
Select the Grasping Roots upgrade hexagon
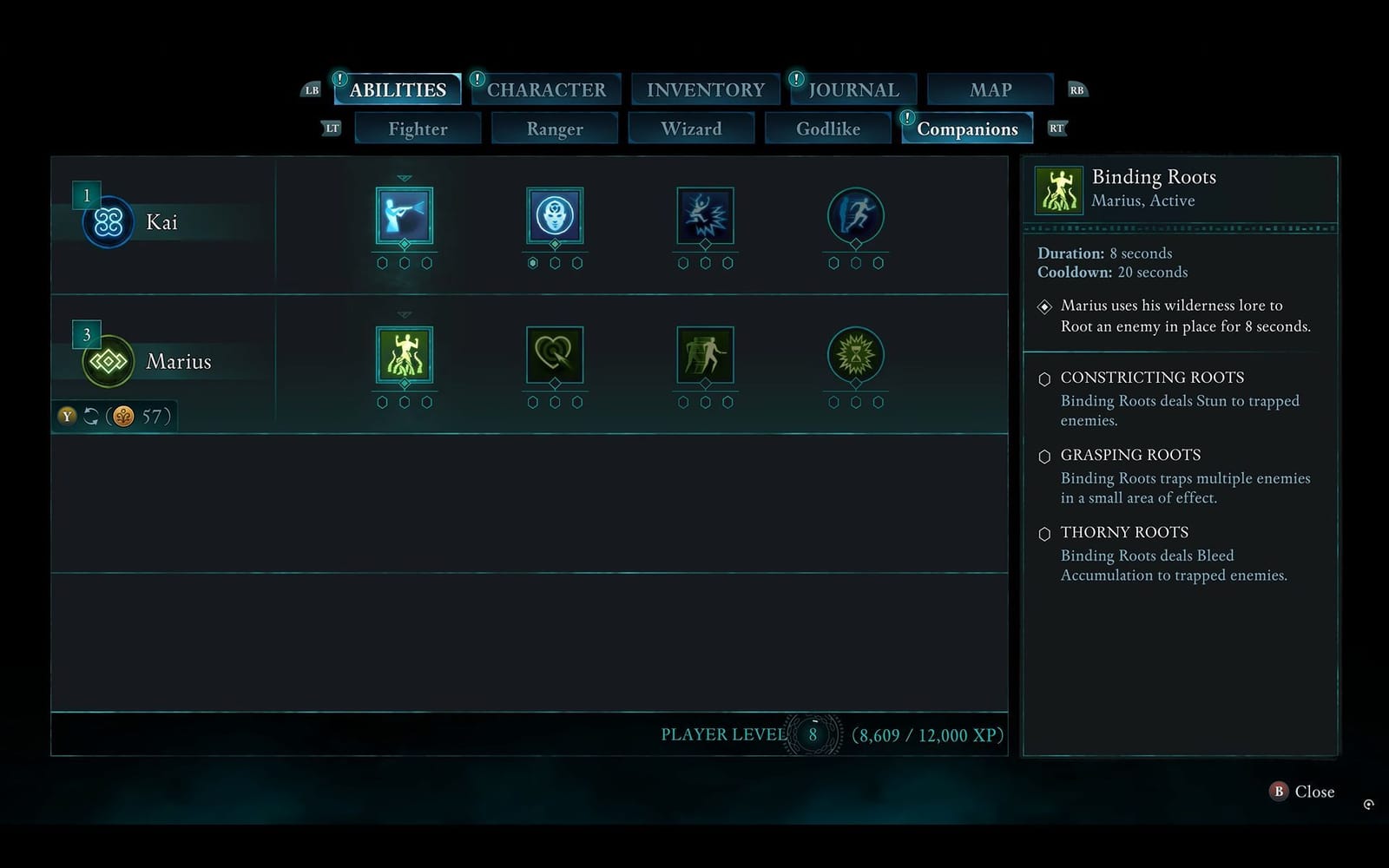1046,456
